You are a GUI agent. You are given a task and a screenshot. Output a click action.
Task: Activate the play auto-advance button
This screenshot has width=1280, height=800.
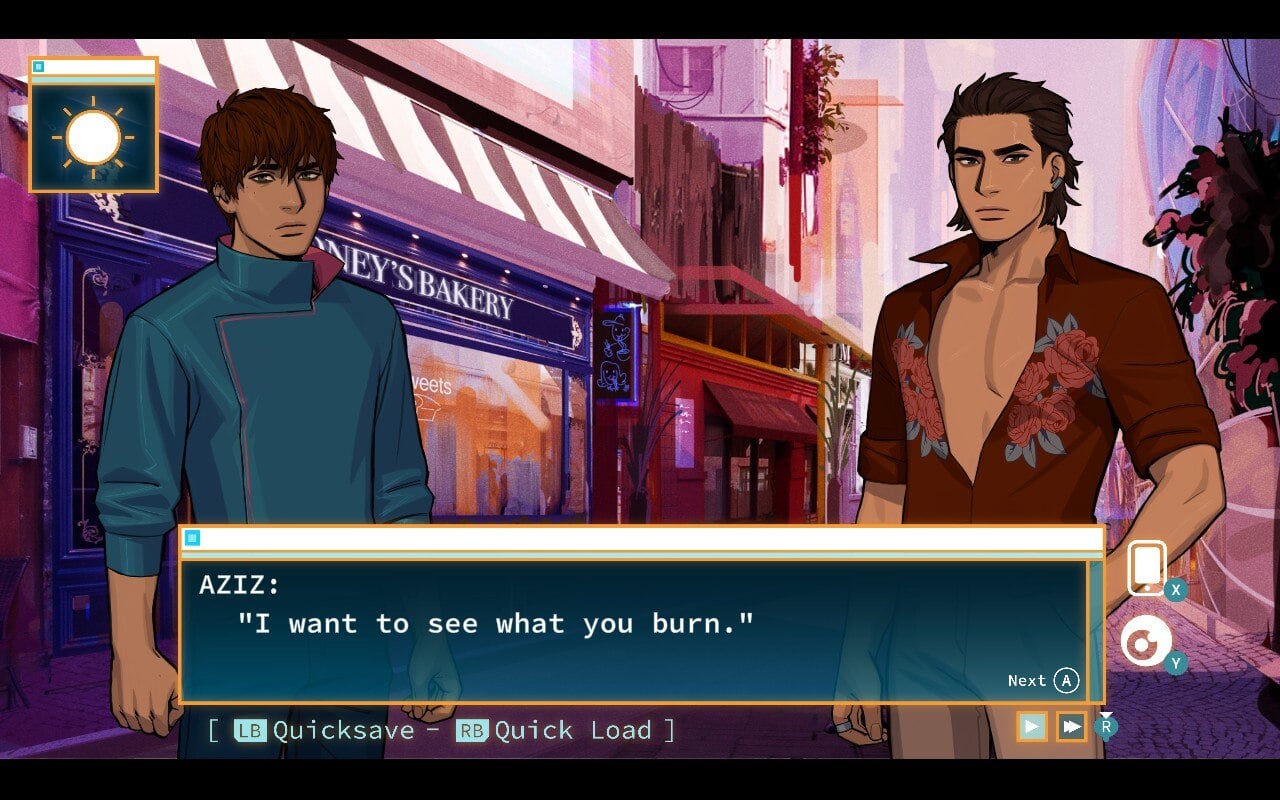point(1032,727)
